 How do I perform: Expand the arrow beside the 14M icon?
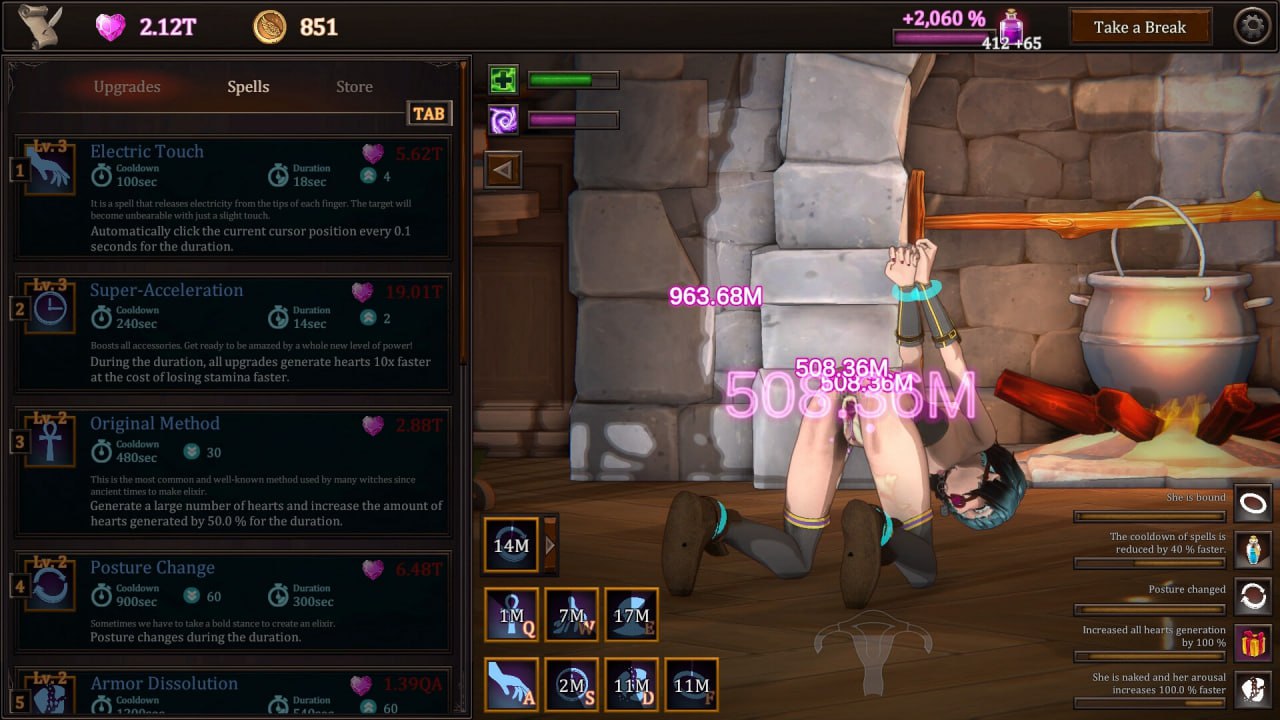549,545
